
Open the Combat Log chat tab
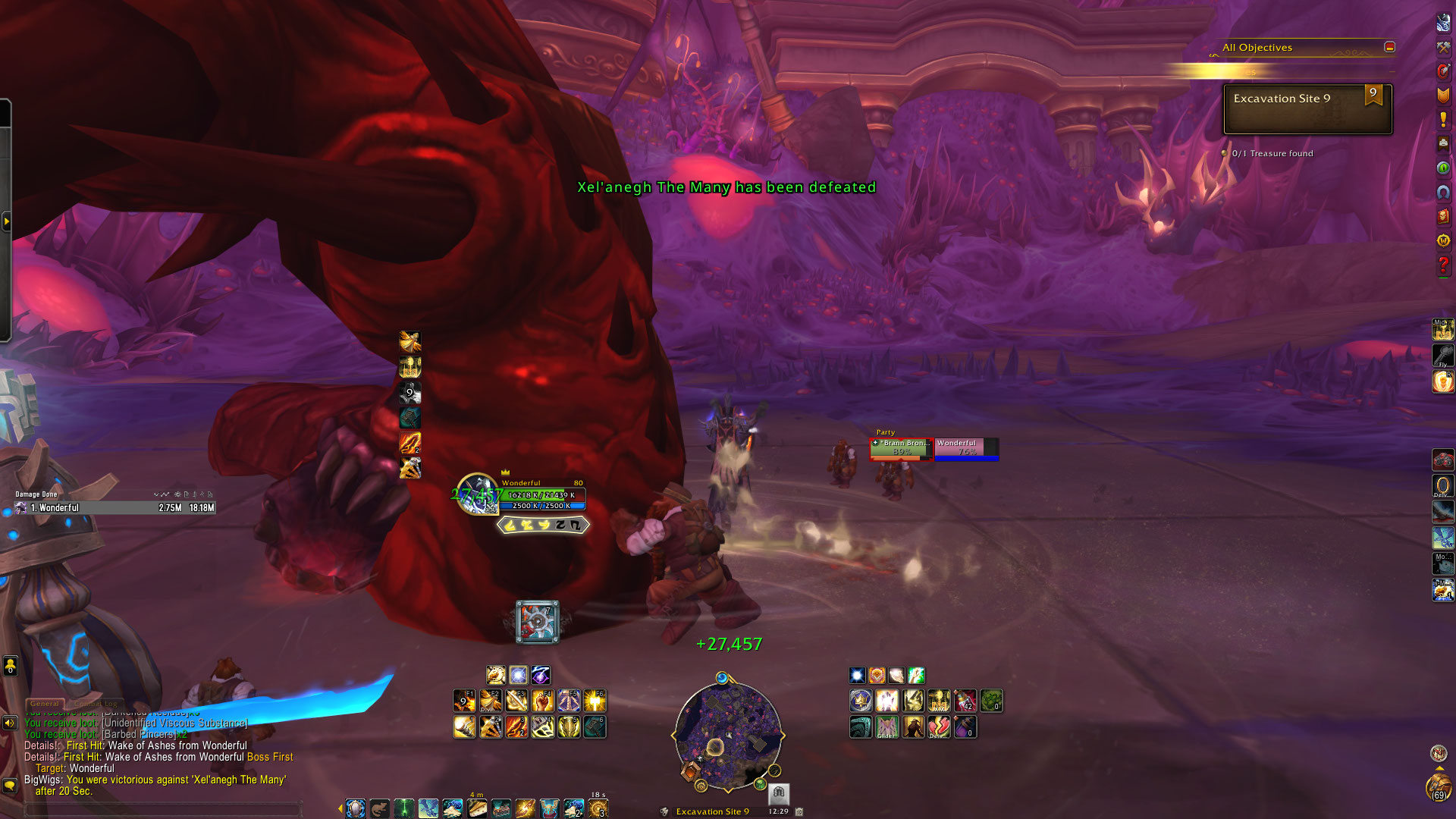(x=96, y=704)
